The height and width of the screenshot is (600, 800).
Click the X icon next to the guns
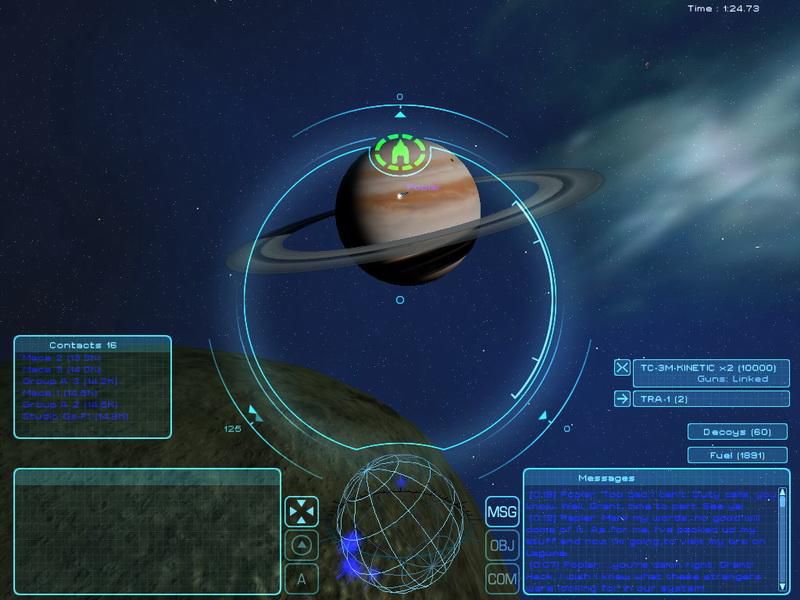tap(622, 367)
